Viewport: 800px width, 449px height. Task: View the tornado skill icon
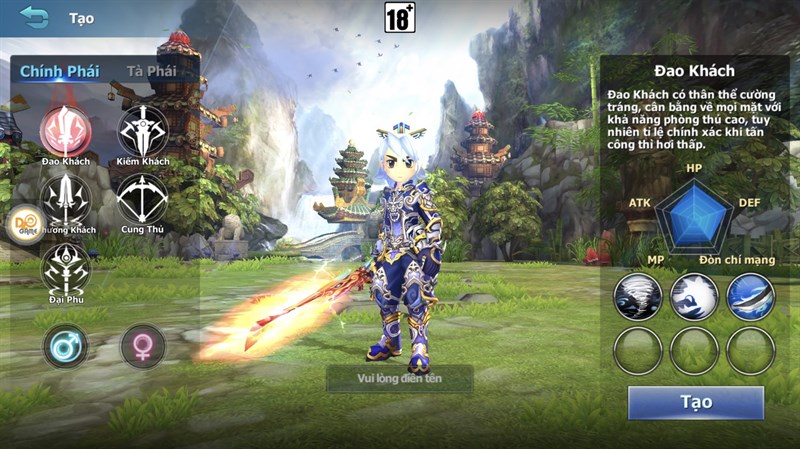tap(638, 297)
